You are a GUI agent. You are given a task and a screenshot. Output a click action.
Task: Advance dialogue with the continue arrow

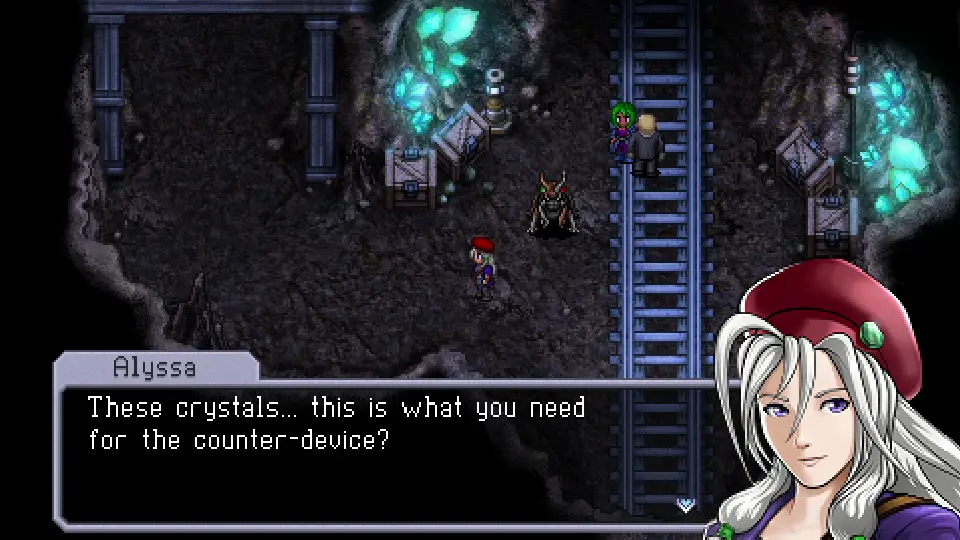click(x=685, y=505)
